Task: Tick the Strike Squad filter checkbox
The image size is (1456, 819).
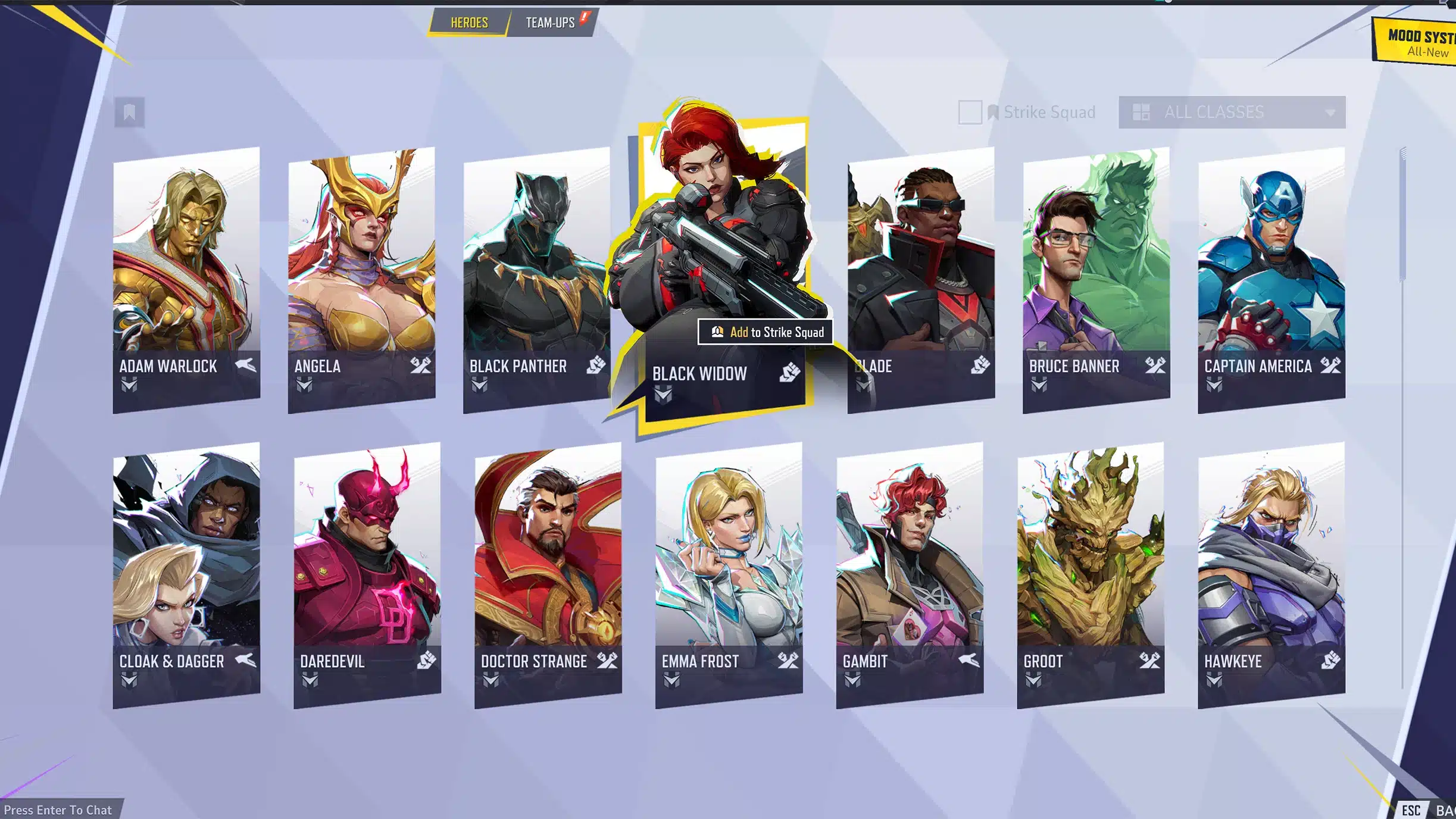Action: coord(970,112)
